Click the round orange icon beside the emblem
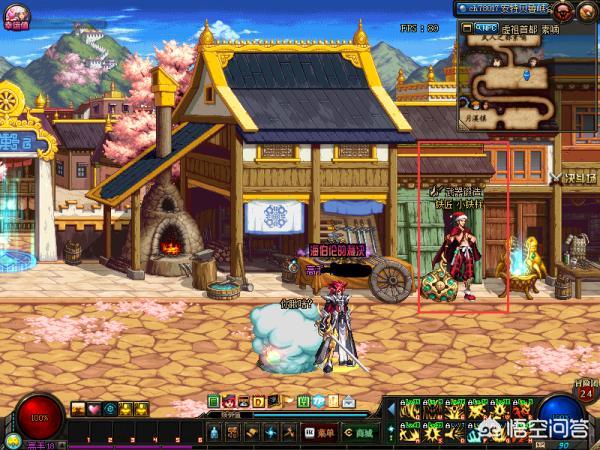 (x=588, y=11)
